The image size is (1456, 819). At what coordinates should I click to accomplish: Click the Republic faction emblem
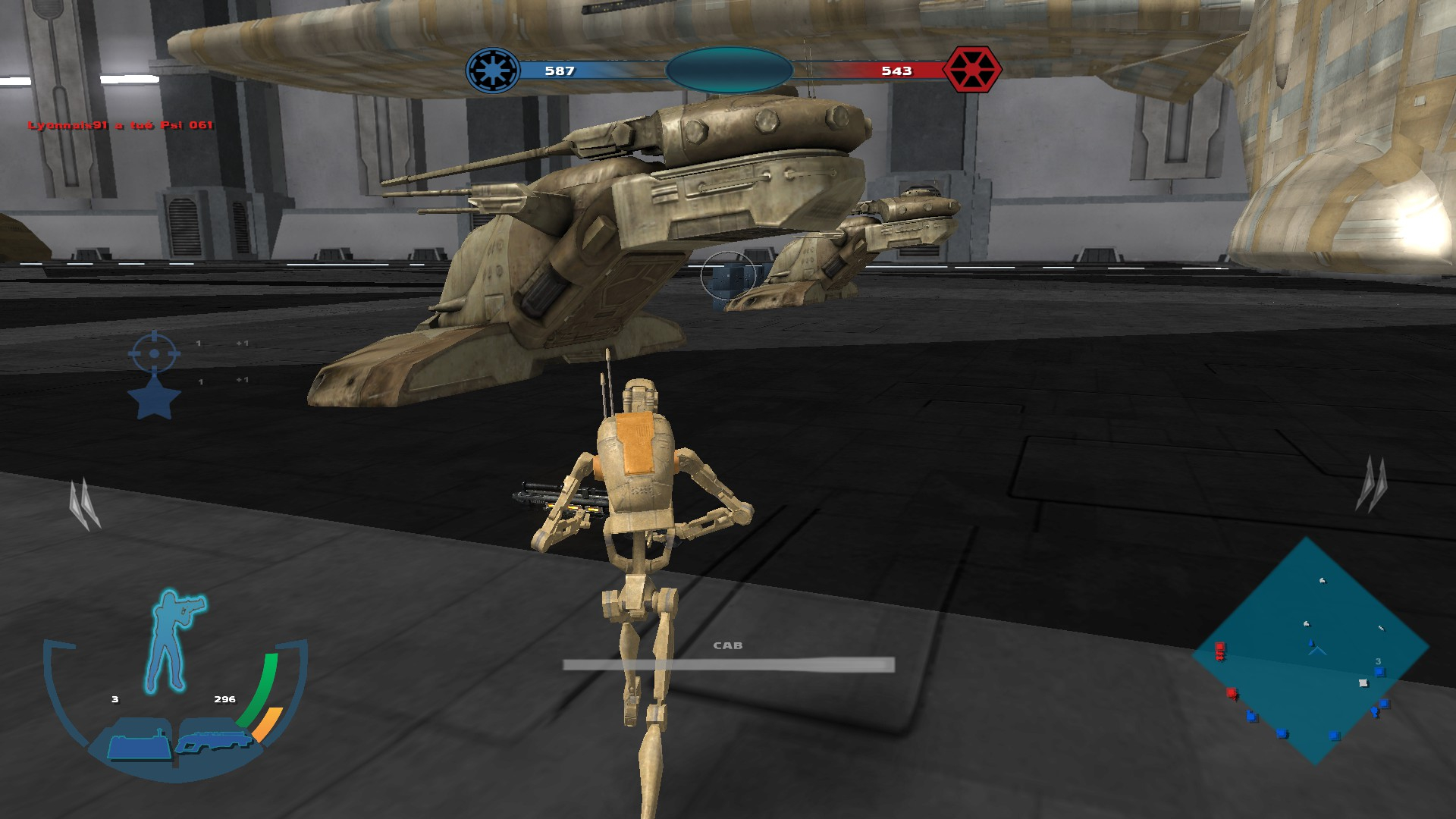pos(493,71)
